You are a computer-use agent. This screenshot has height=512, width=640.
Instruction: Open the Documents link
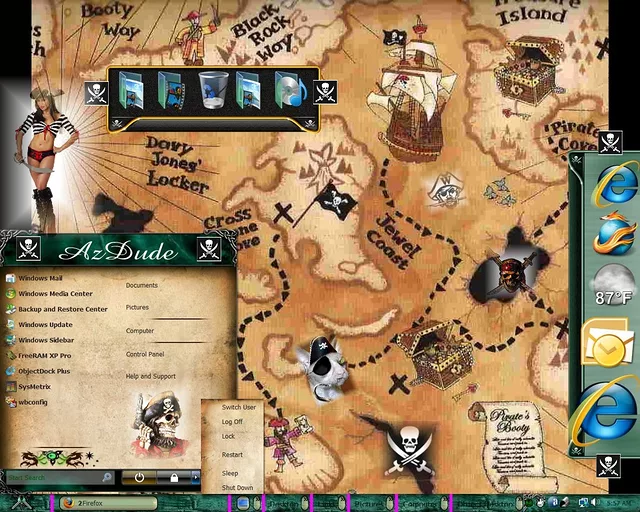tap(142, 286)
